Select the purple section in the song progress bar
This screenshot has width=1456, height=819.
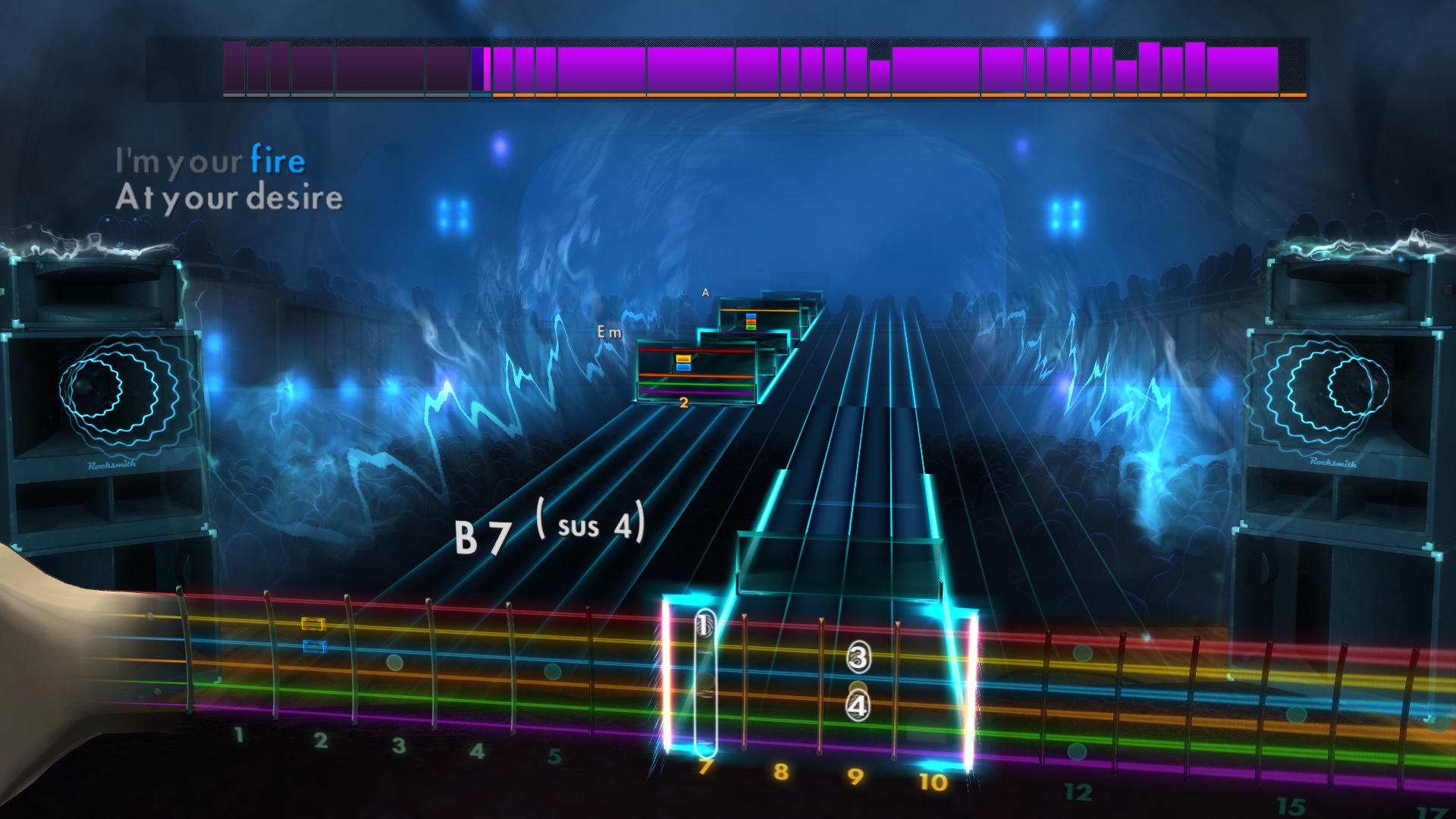(x=834, y=68)
